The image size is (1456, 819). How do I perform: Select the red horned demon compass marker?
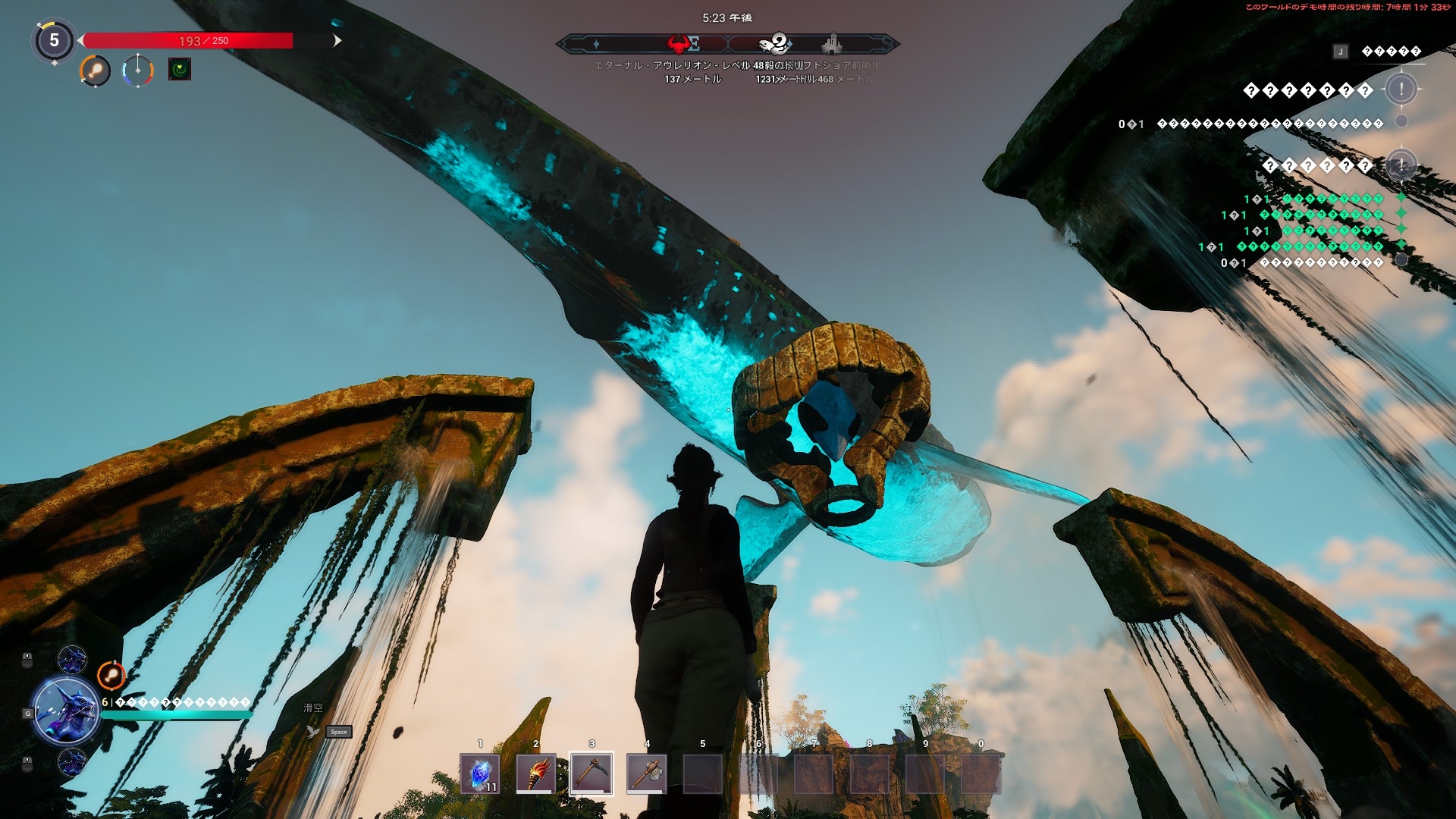(680, 44)
